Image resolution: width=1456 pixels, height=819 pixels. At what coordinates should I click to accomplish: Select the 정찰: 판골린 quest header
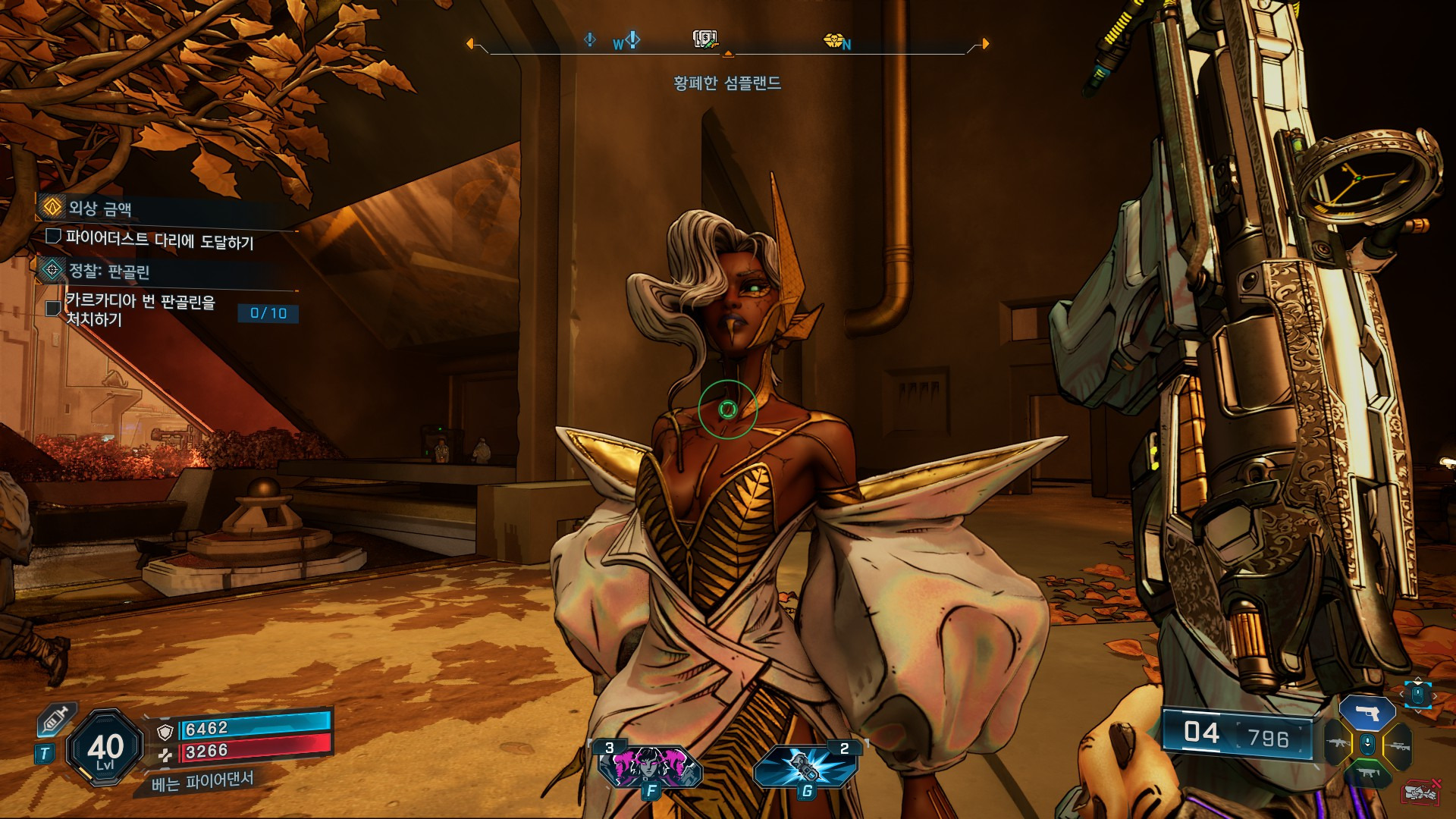[x=108, y=271]
